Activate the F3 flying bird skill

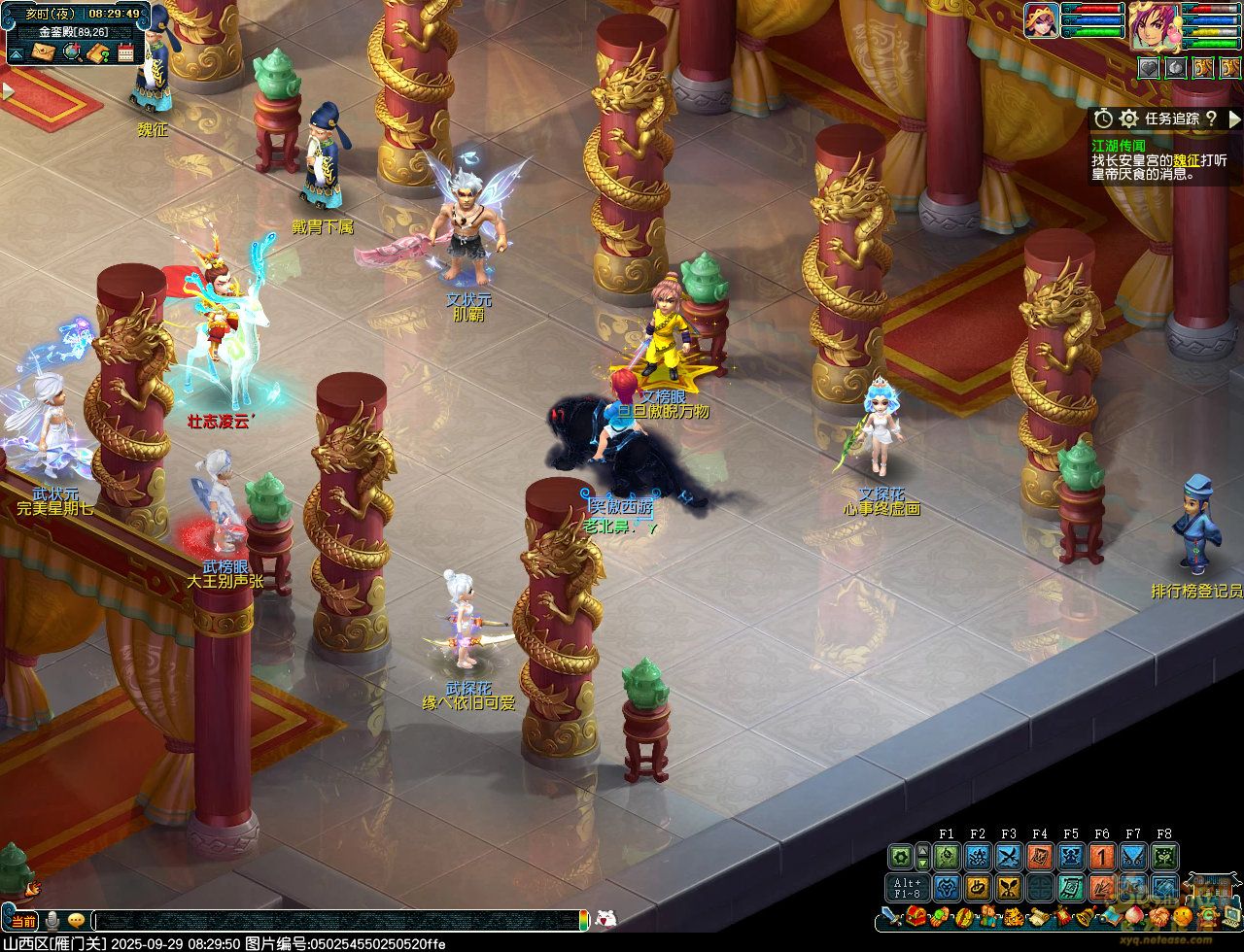click(x=1009, y=857)
